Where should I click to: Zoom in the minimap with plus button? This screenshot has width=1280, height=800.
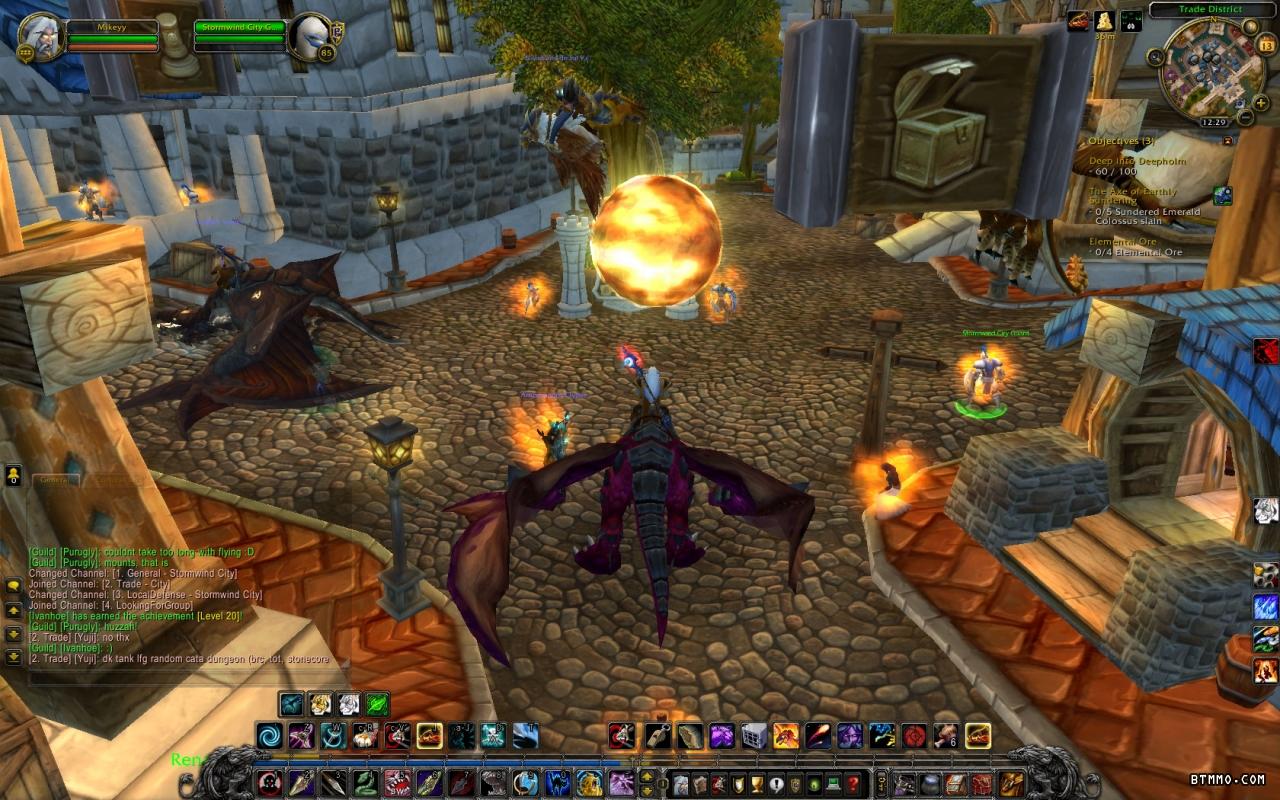coord(1262,102)
